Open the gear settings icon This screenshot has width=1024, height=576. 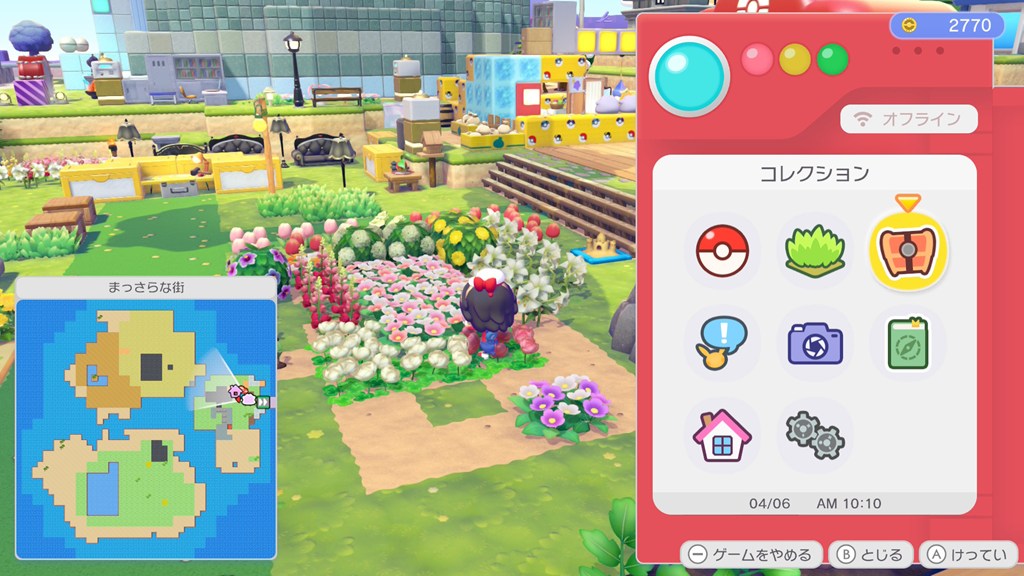[x=815, y=436]
